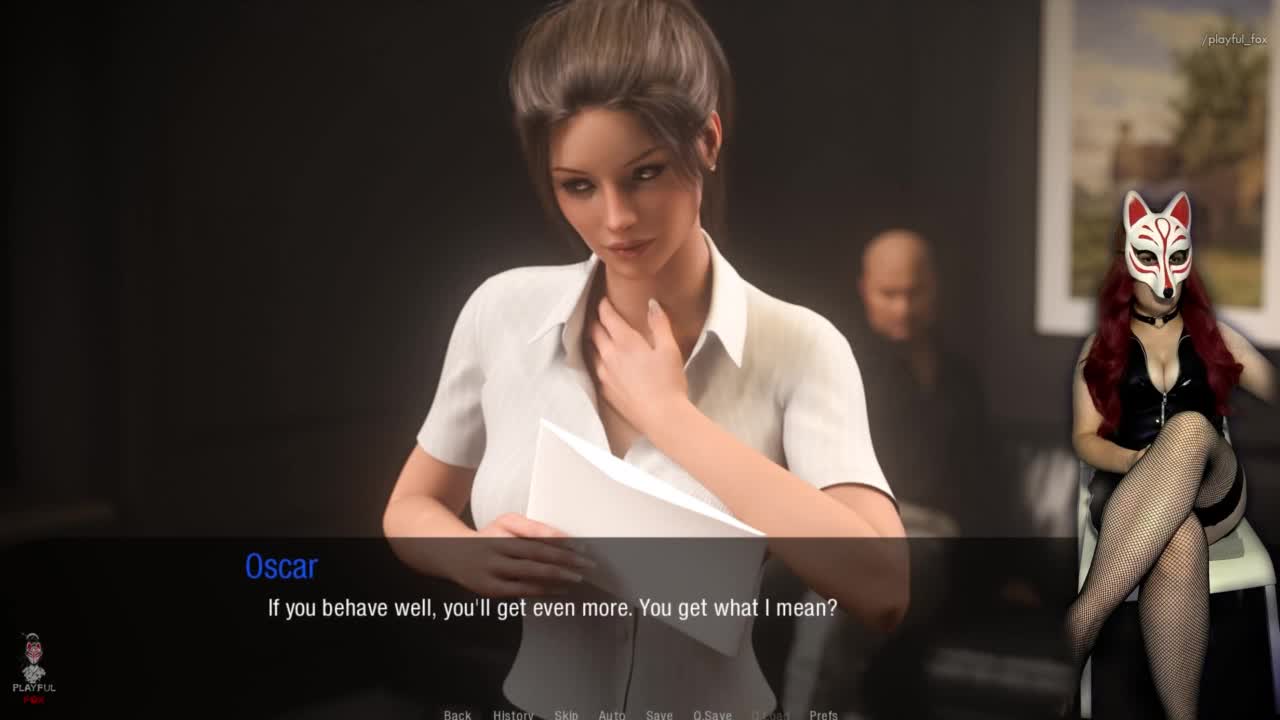Open the dialogue History log
The height and width of the screenshot is (720, 1280).
coord(513,715)
